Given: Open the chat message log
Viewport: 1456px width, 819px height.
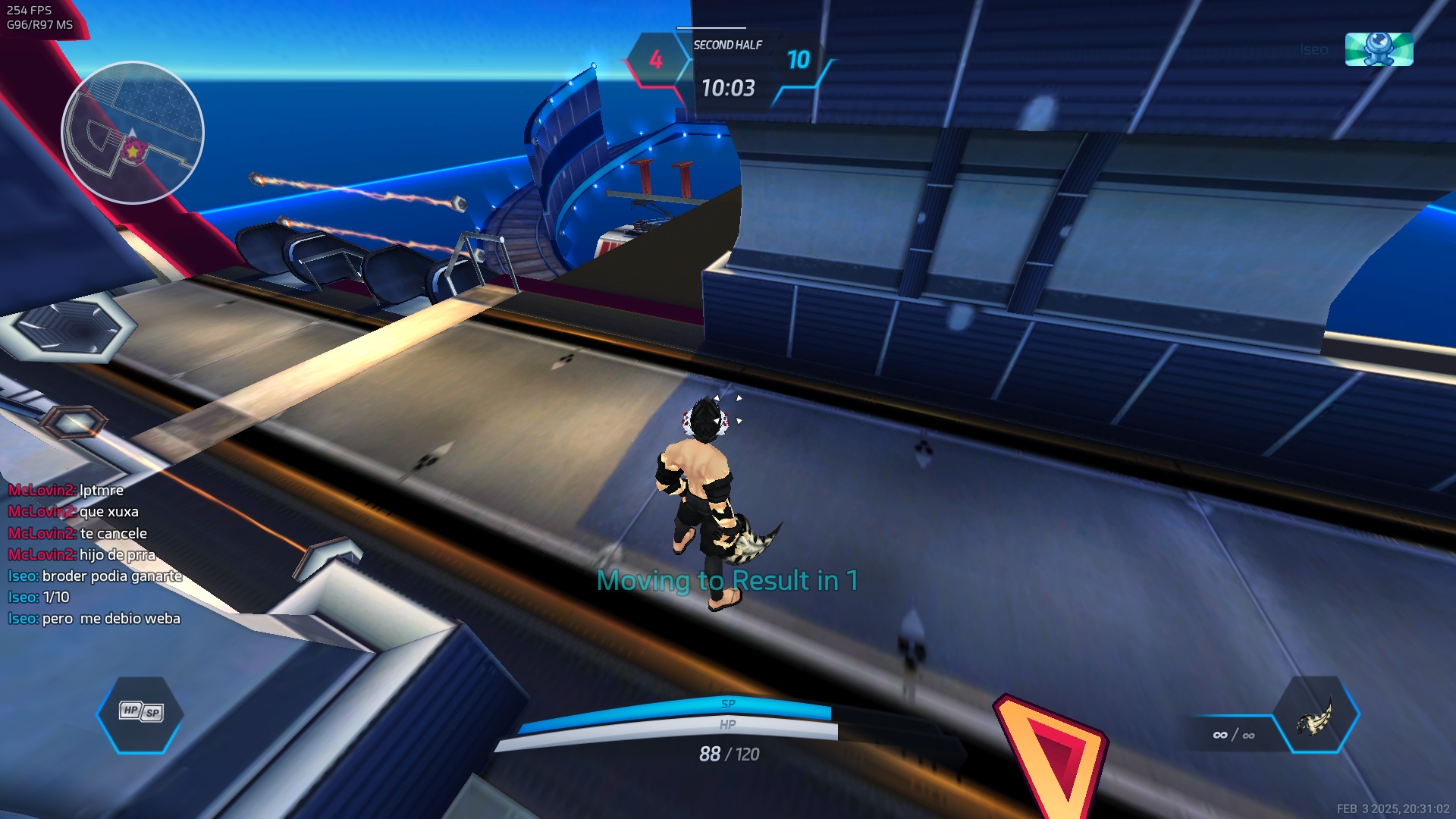Looking at the screenshot, I should coord(96,554).
